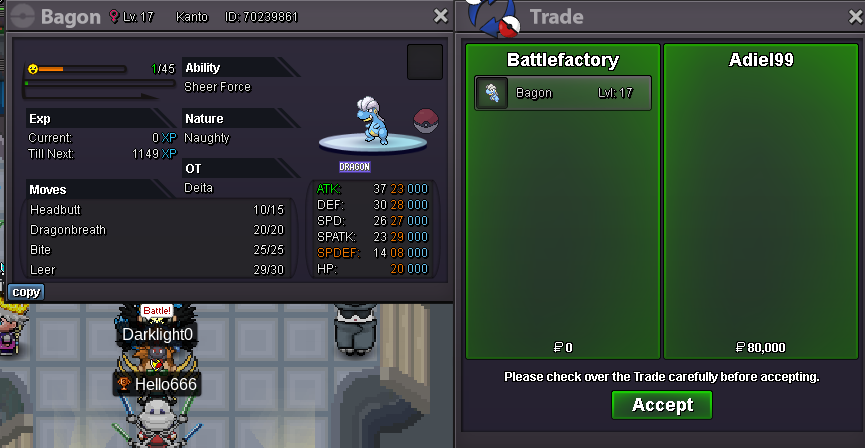Copy Bagon's summary details
Image resolution: width=865 pixels, height=448 pixels.
click(26, 292)
